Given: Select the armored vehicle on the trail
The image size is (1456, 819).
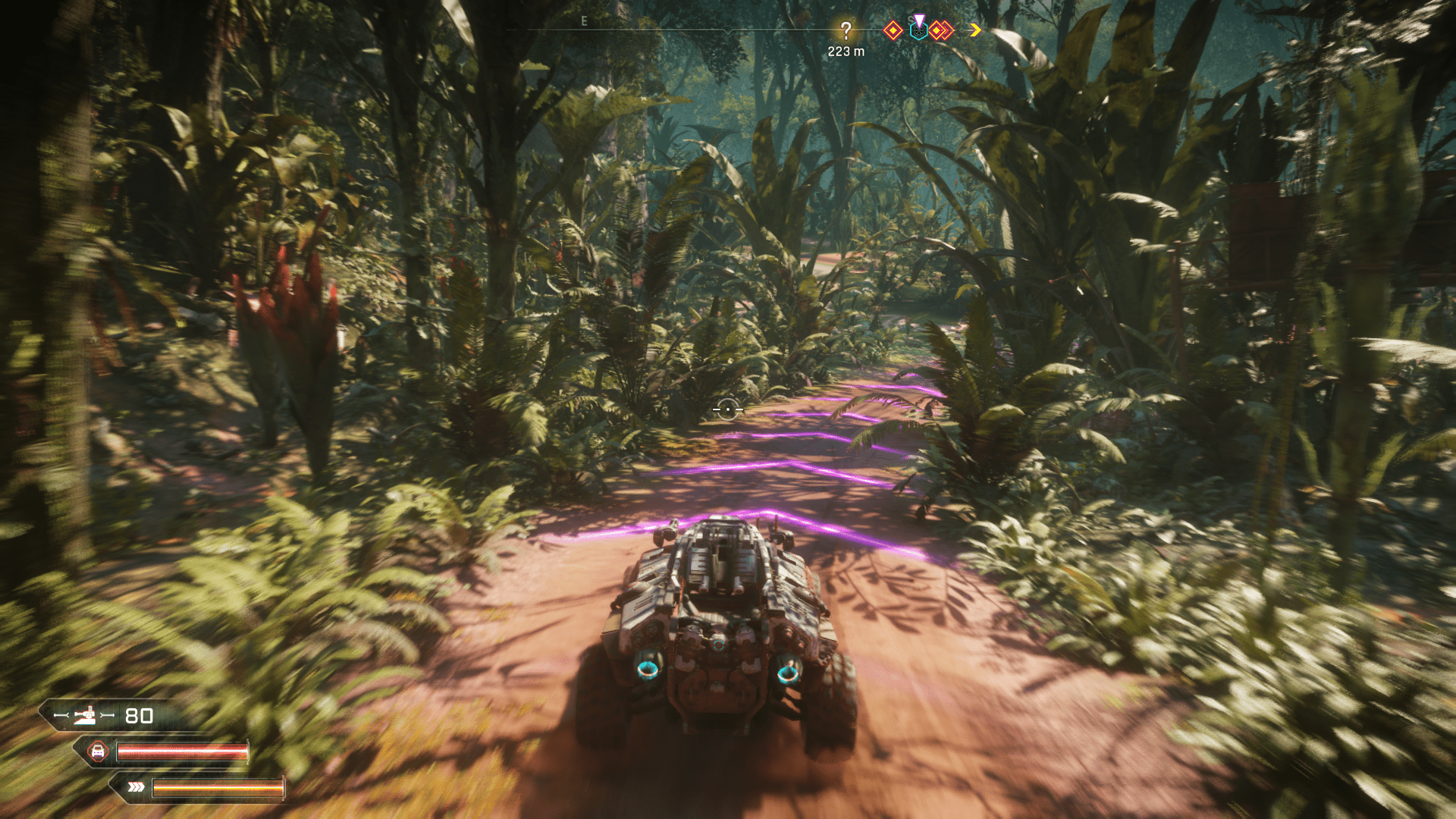Looking at the screenshot, I should pyautogui.click(x=720, y=622).
